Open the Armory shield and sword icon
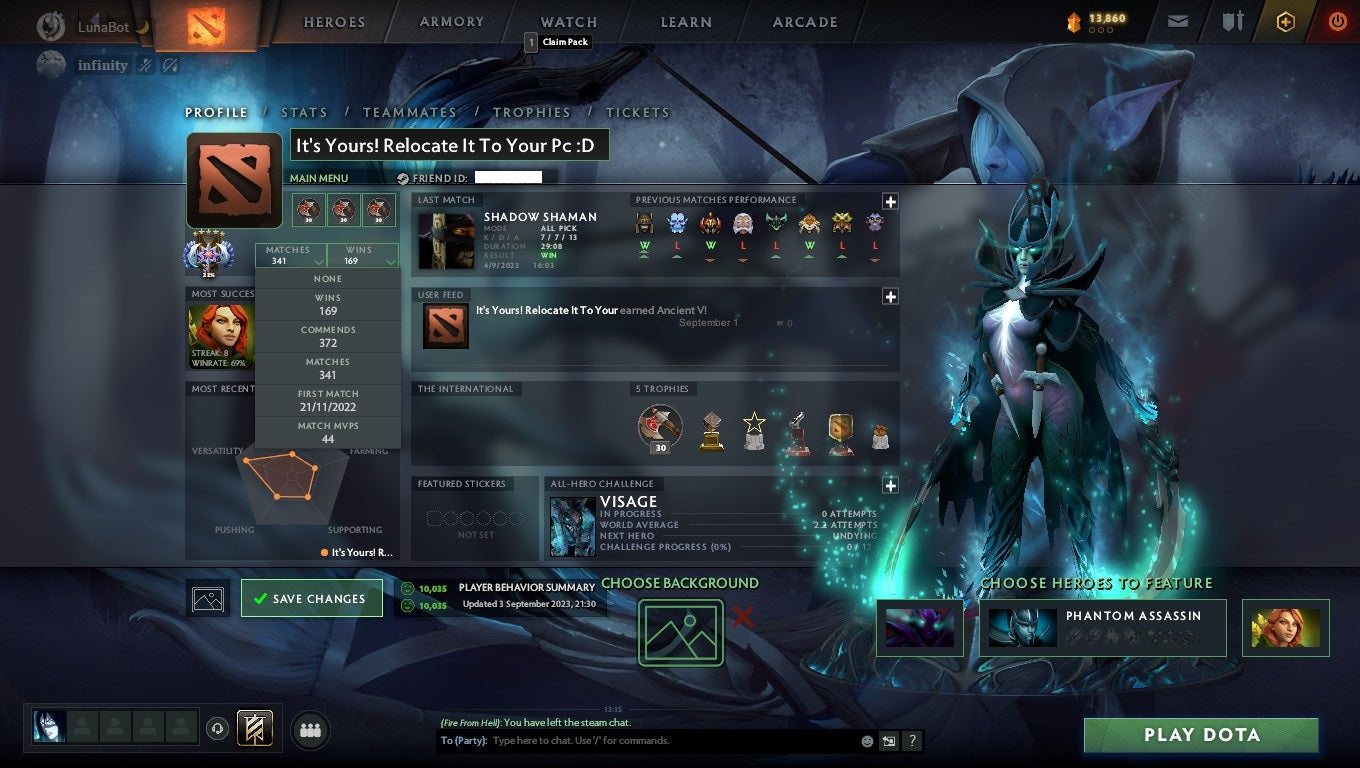The image size is (1360, 768). tap(1232, 21)
